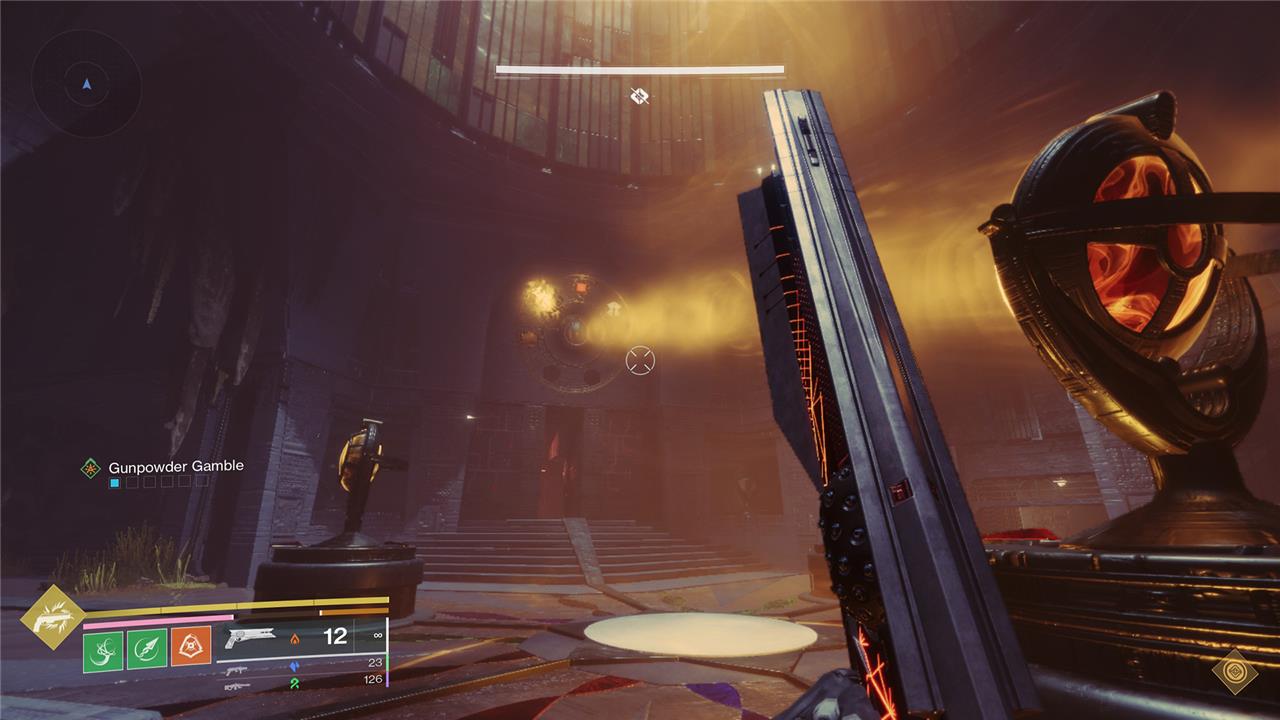Switch to the weapon with 126 ammo

coord(237,685)
